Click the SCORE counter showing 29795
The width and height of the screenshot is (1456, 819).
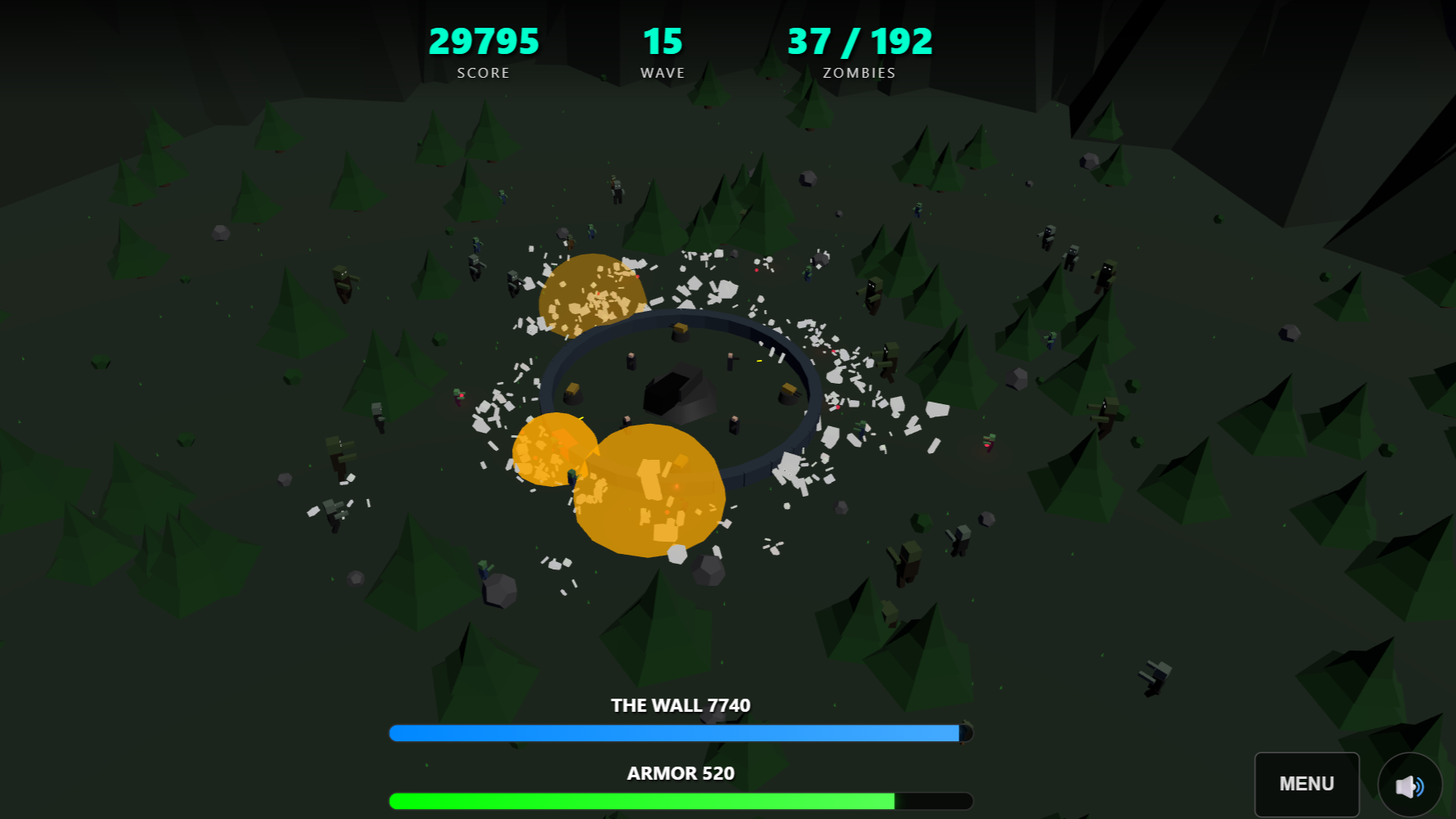pos(484,41)
